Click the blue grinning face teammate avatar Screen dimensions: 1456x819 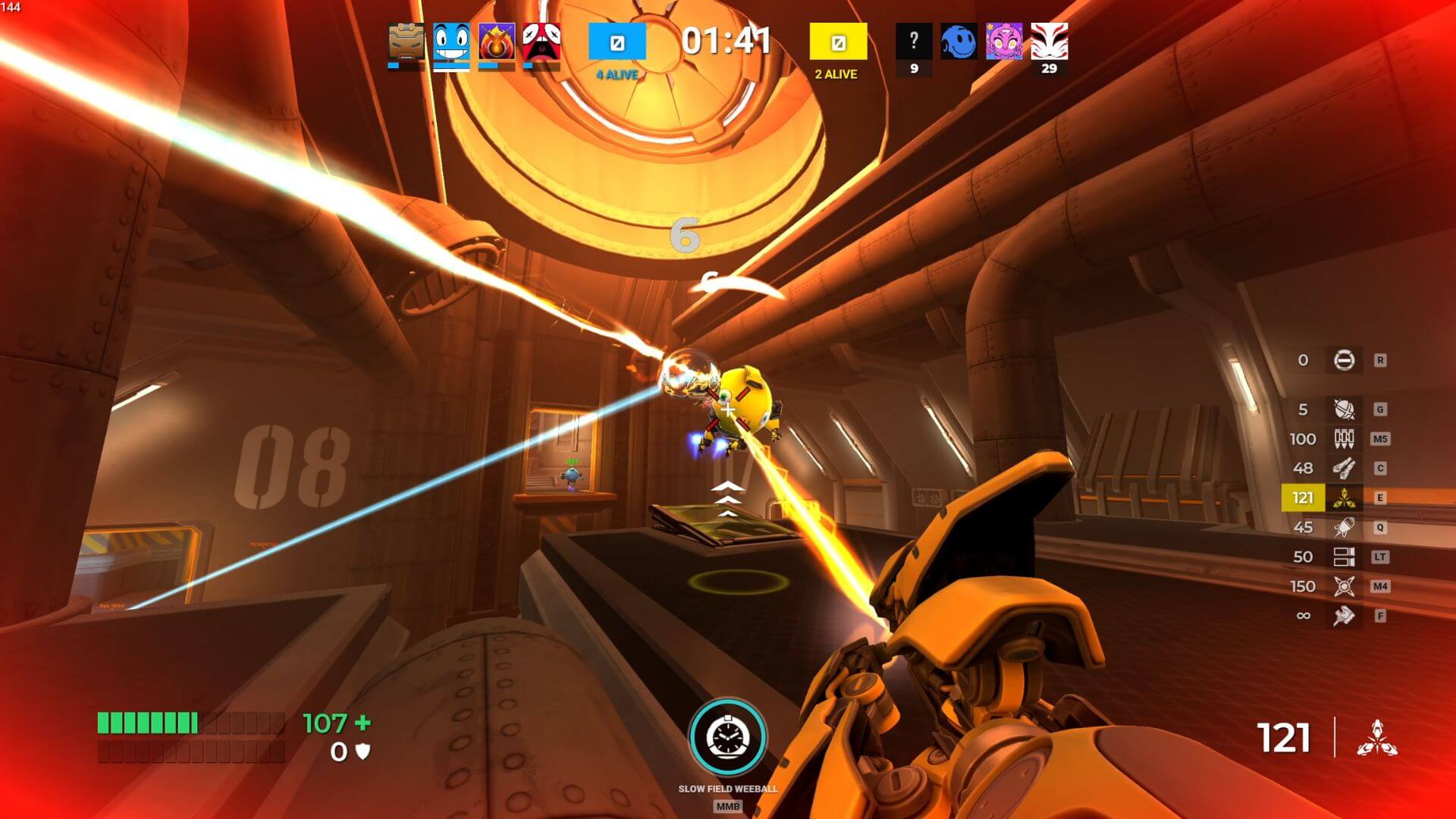click(x=451, y=42)
